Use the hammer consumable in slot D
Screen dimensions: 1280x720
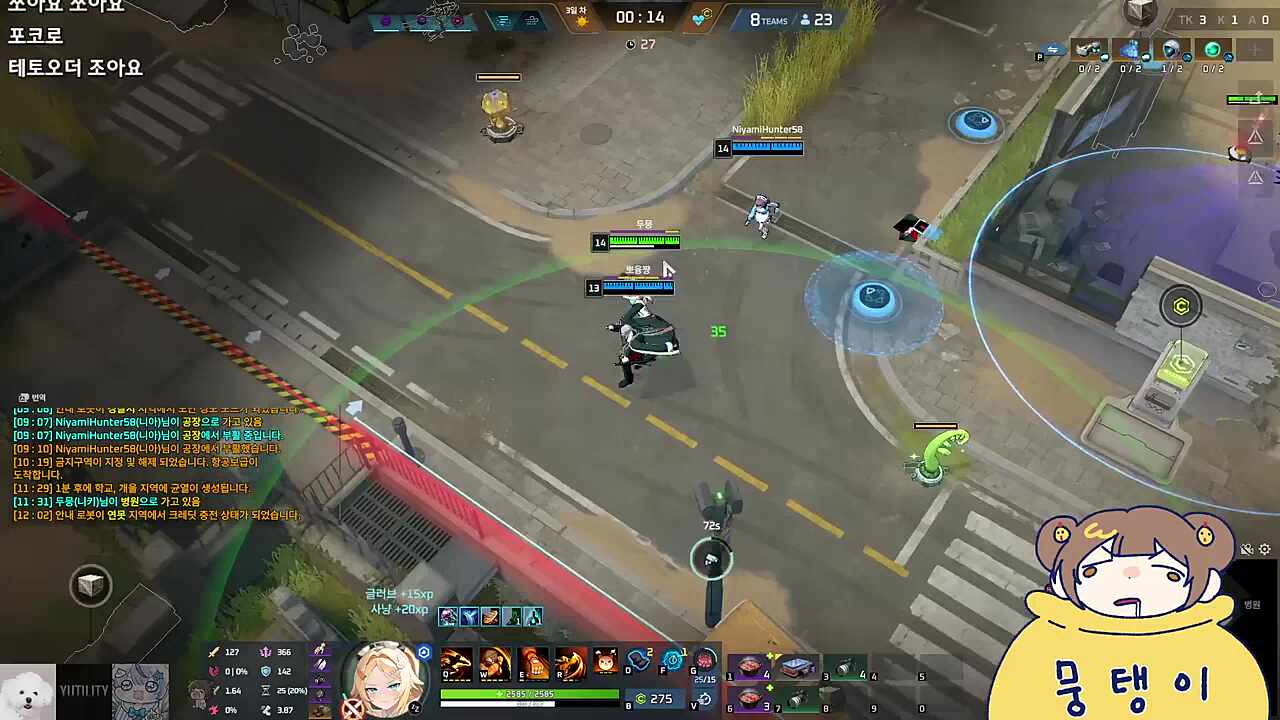point(638,660)
